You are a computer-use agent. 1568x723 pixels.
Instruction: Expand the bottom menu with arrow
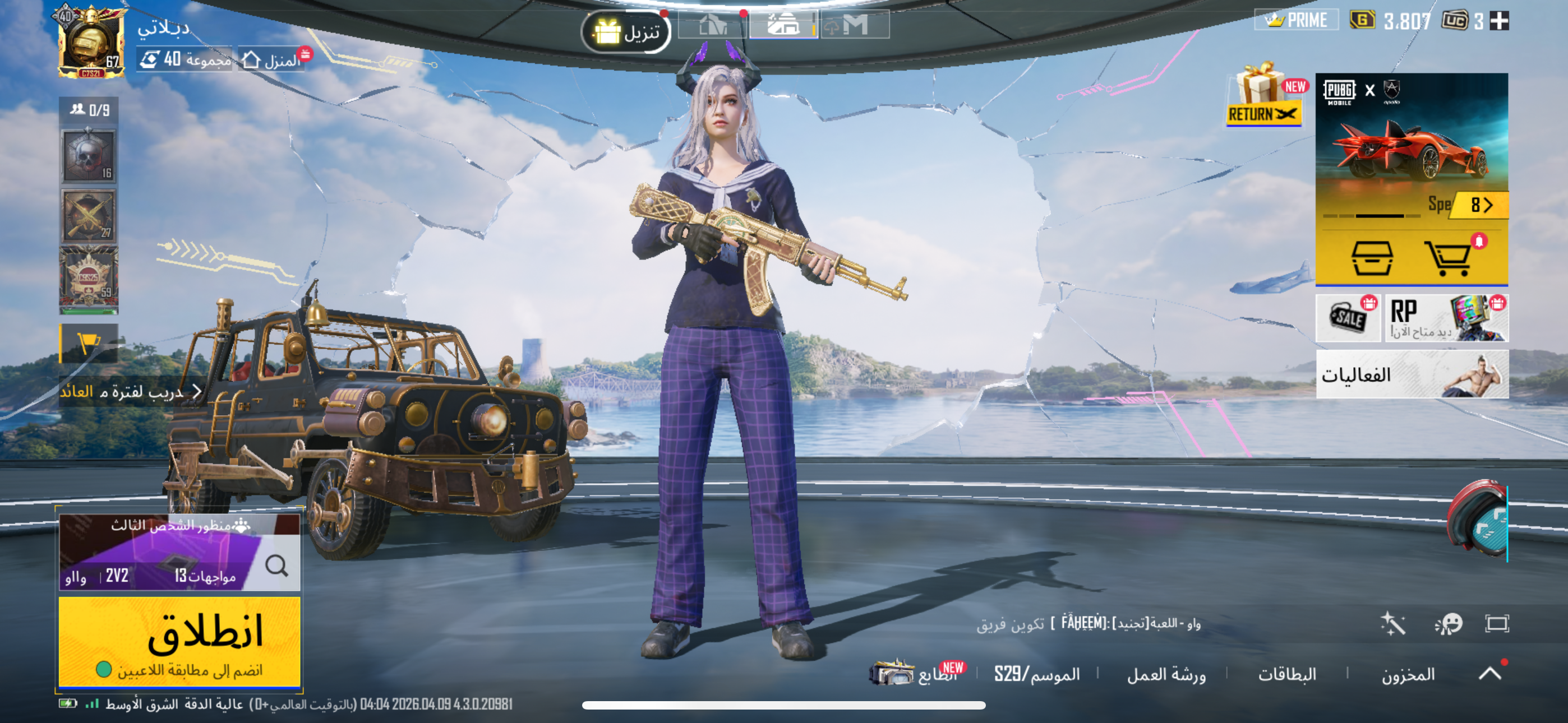click(x=1489, y=673)
